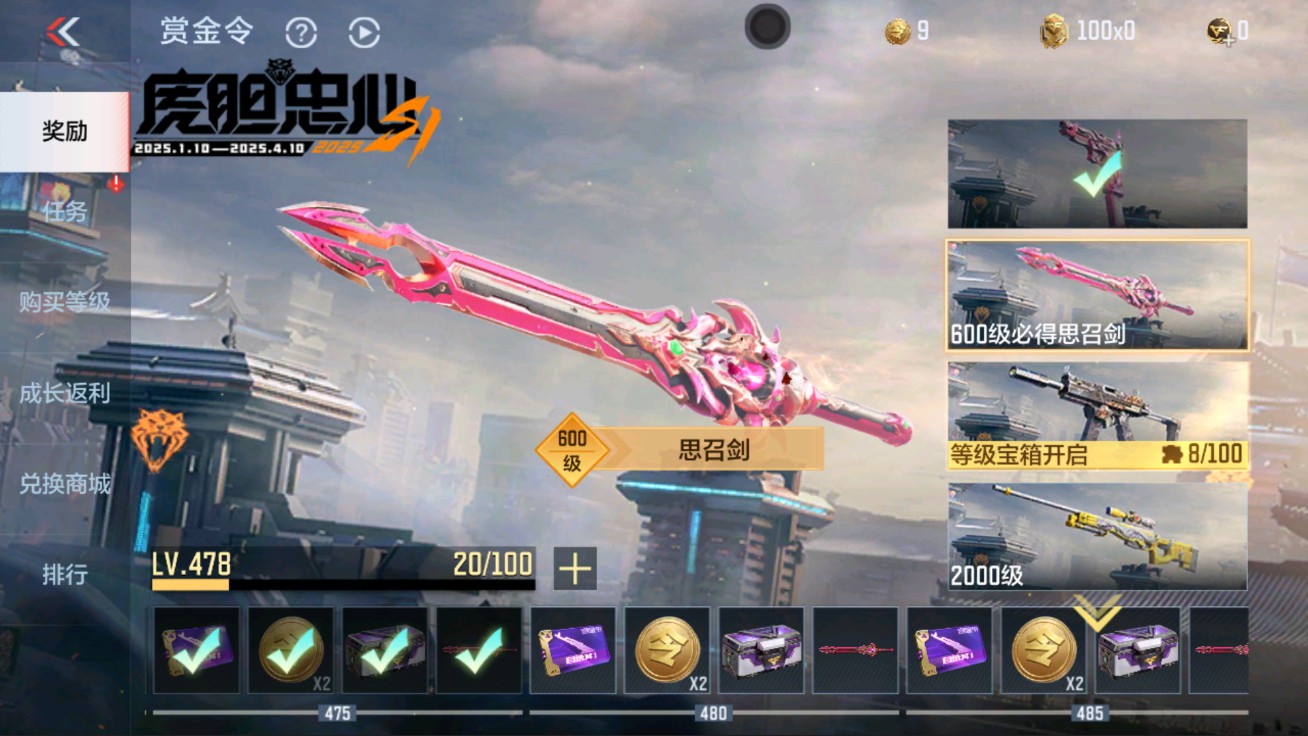
Task: Play the event preview video icon beside help
Action: [365, 31]
